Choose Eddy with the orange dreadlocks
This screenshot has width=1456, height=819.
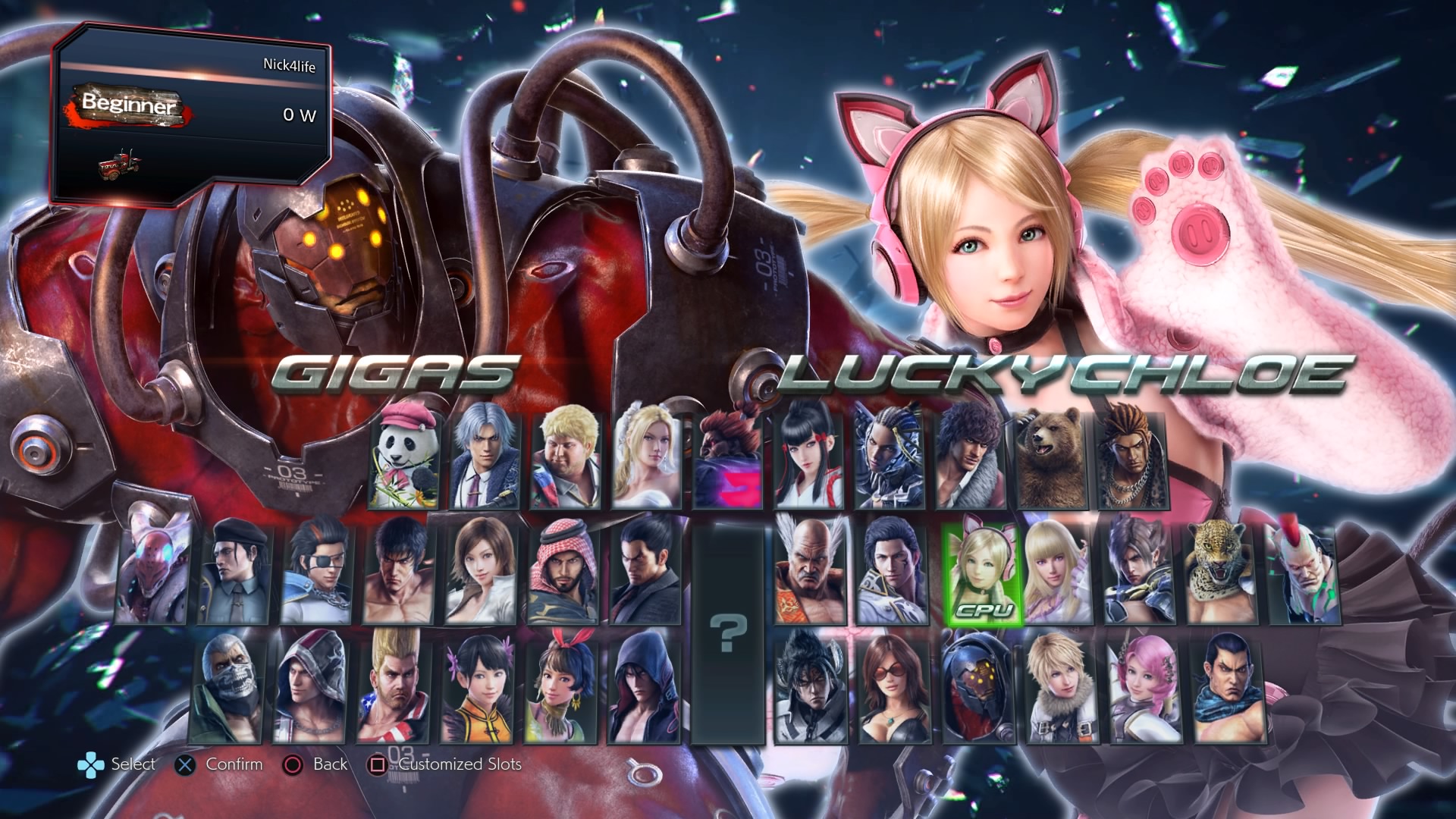click(x=1133, y=460)
